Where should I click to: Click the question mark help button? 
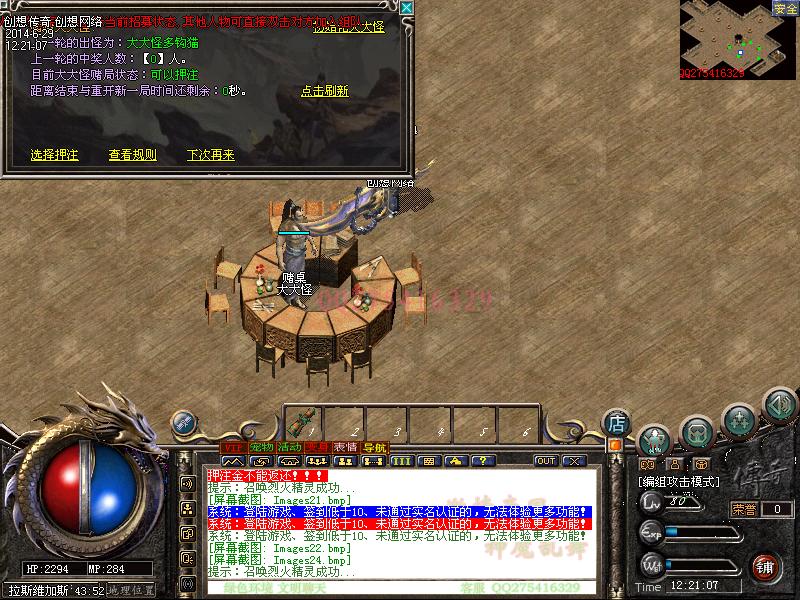(483, 461)
